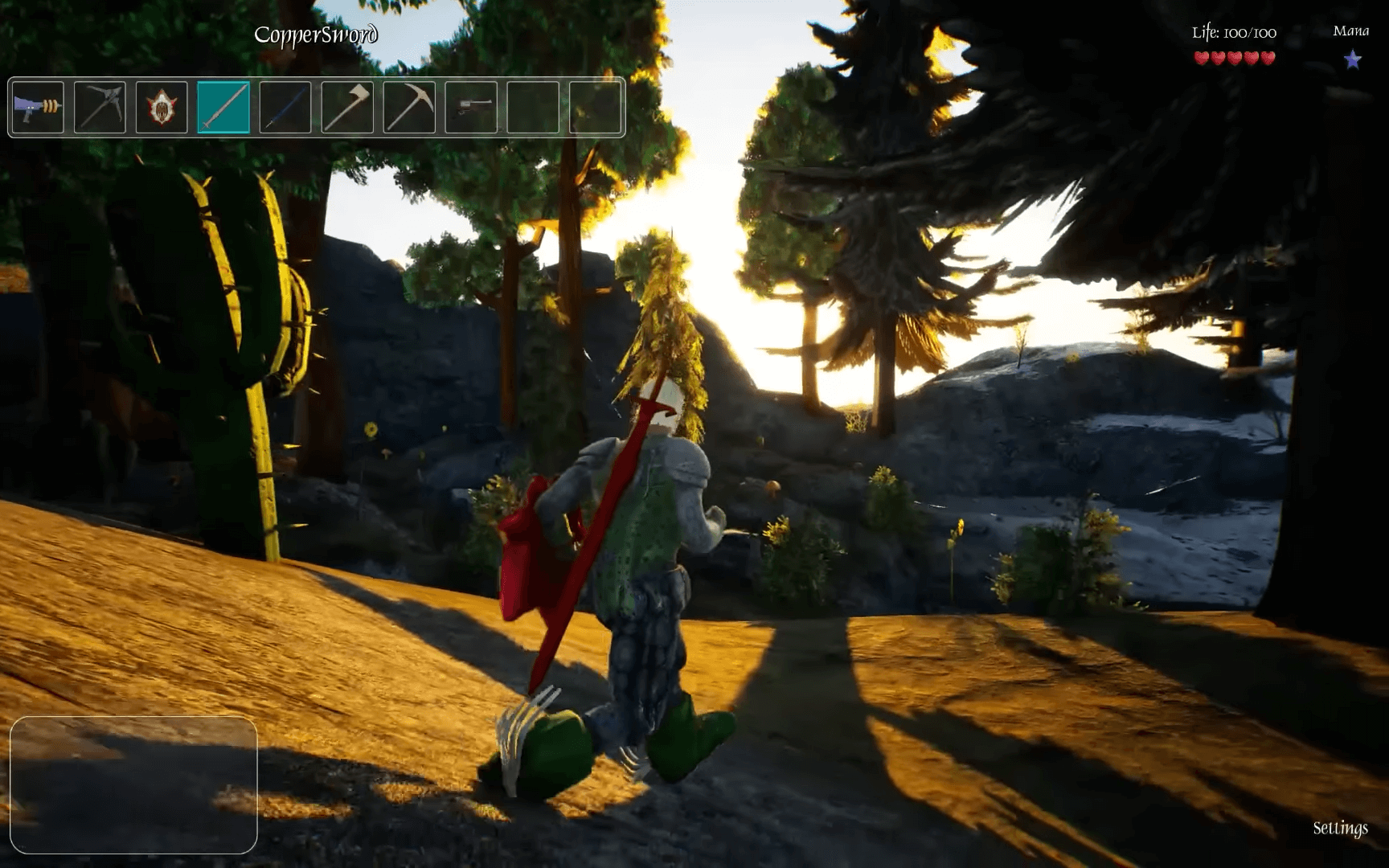Switch to the dark blue sword slot
The height and width of the screenshot is (868, 1389).
(x=285, y=107)
